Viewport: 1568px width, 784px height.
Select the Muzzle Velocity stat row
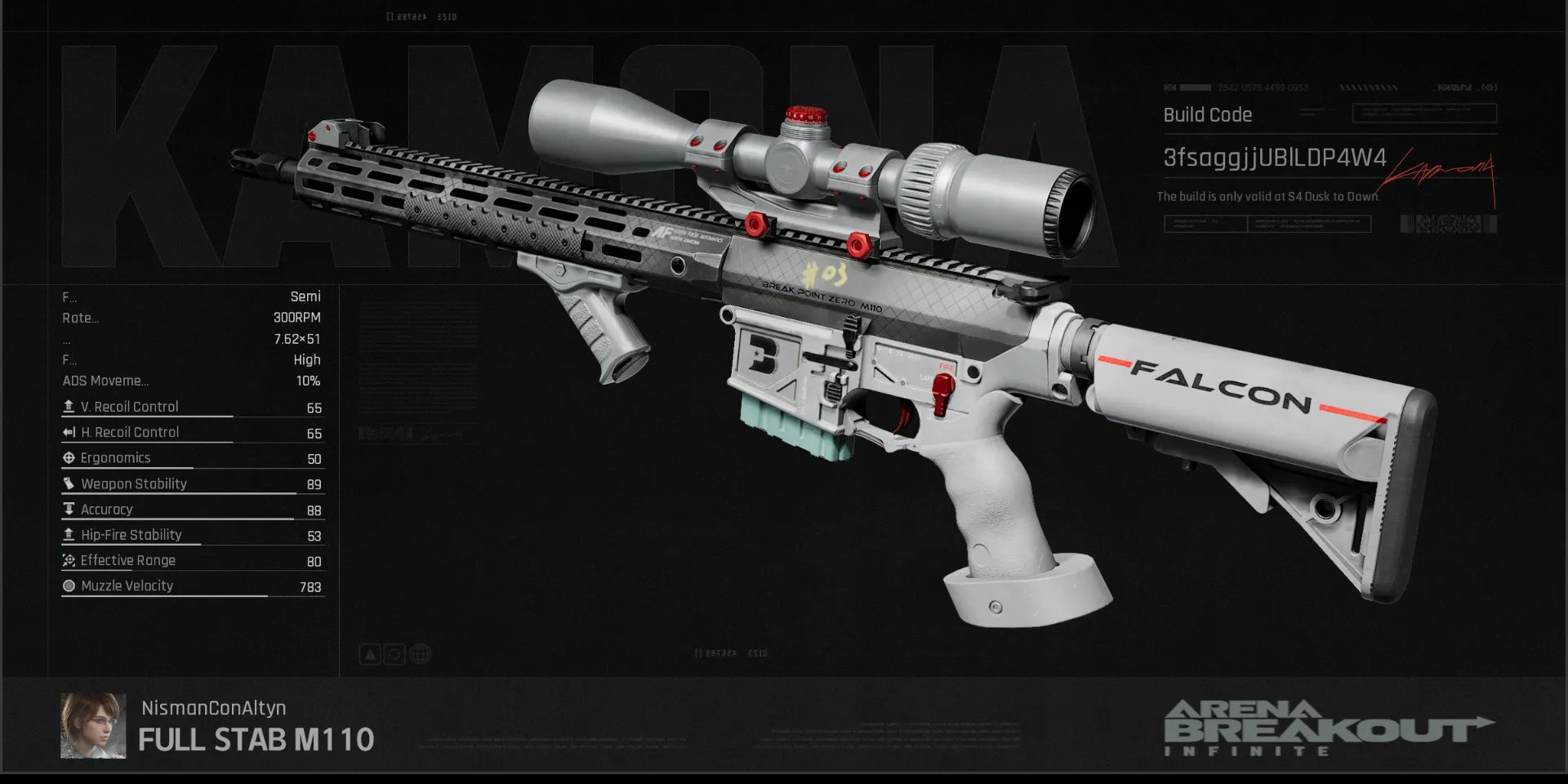click(x=193, y=586)
